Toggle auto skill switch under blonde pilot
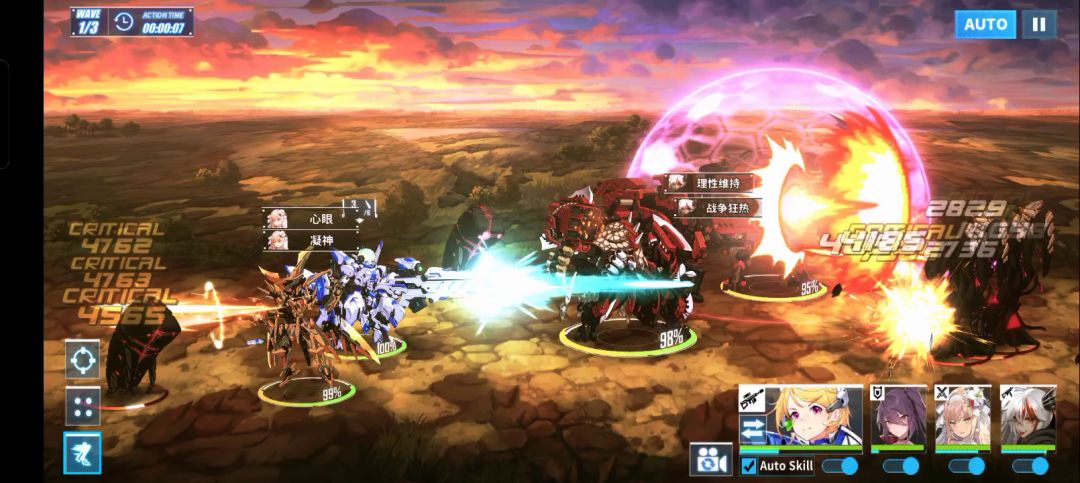 pos(840,466)
